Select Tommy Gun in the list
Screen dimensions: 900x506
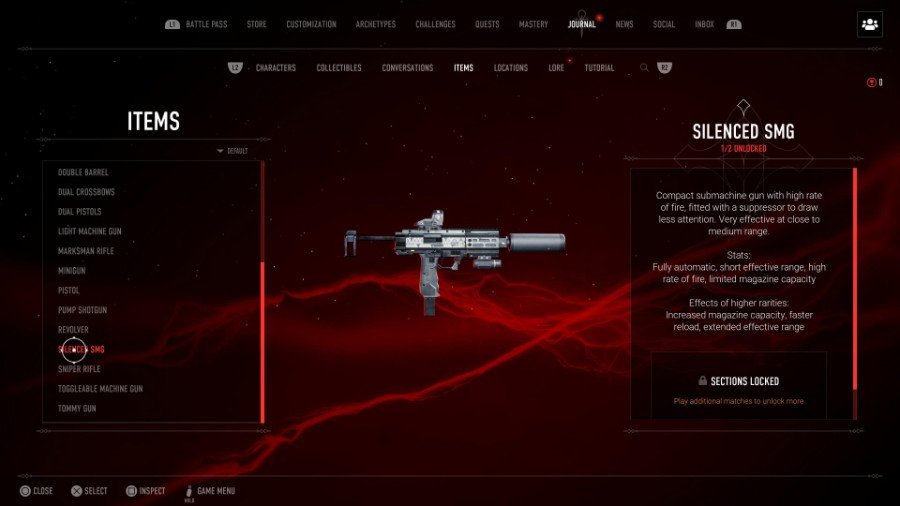77,408
